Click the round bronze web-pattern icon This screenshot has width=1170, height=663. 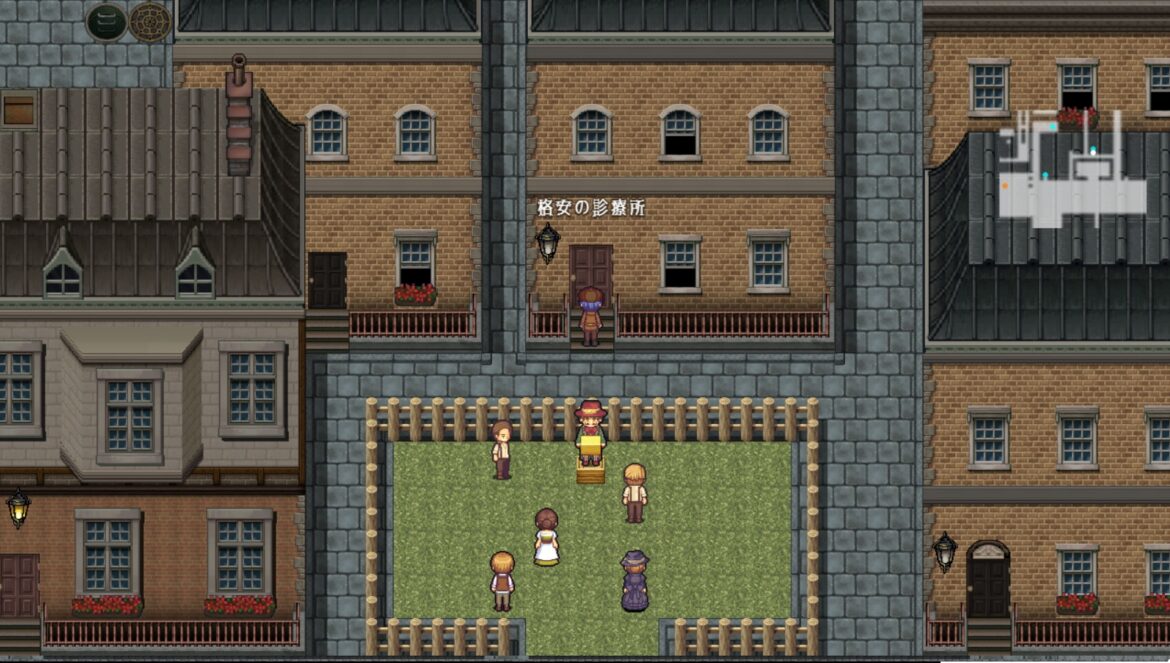click(150, 22)
